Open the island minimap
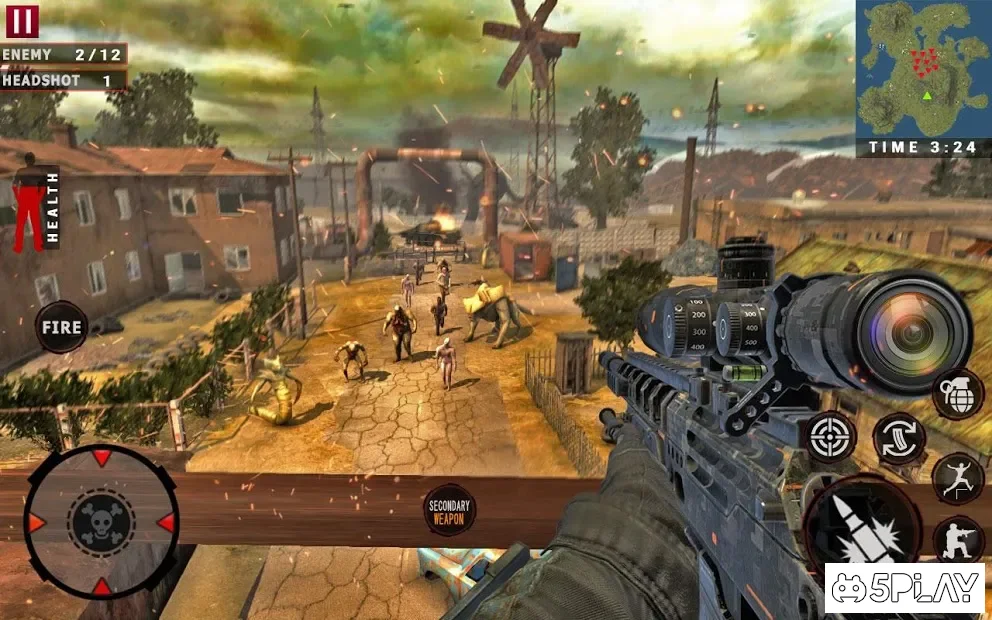This screenshot has height=620, width=992. (x=922, y=68)
